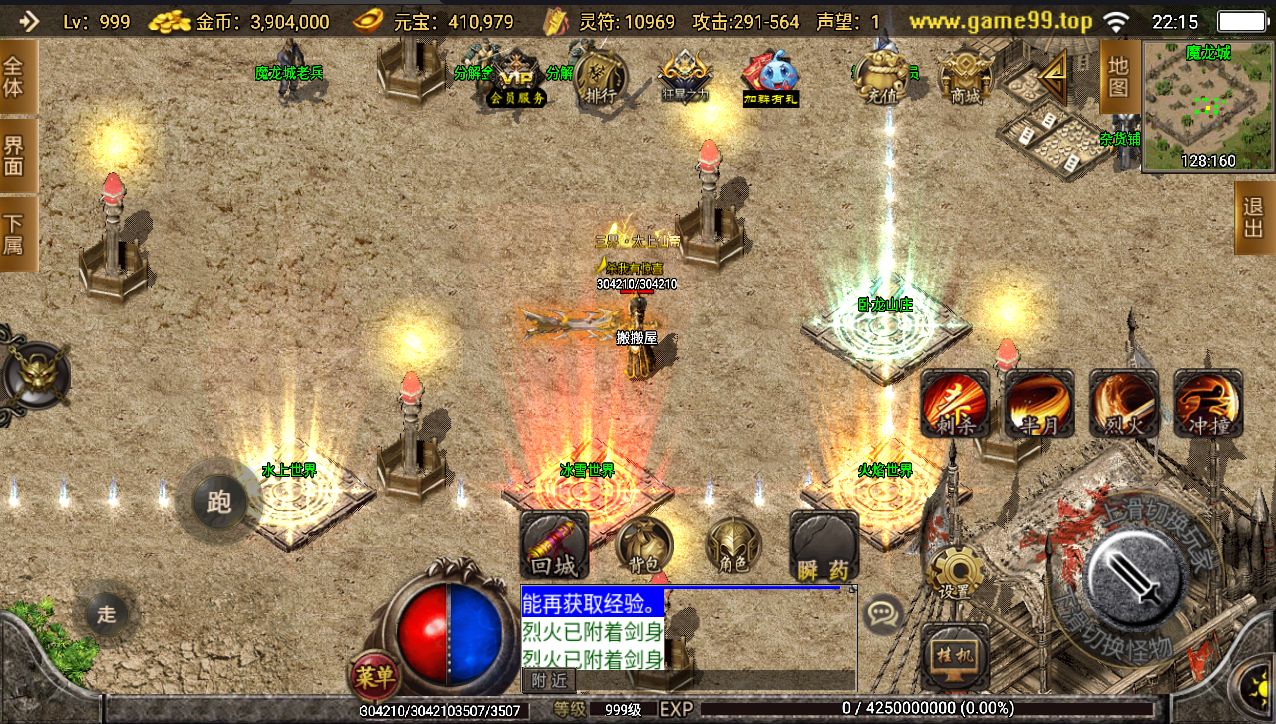Cast the 烈火 skill
Image resolution: width=1276 pixels, height=724 pixels.
coord(1124,403)
